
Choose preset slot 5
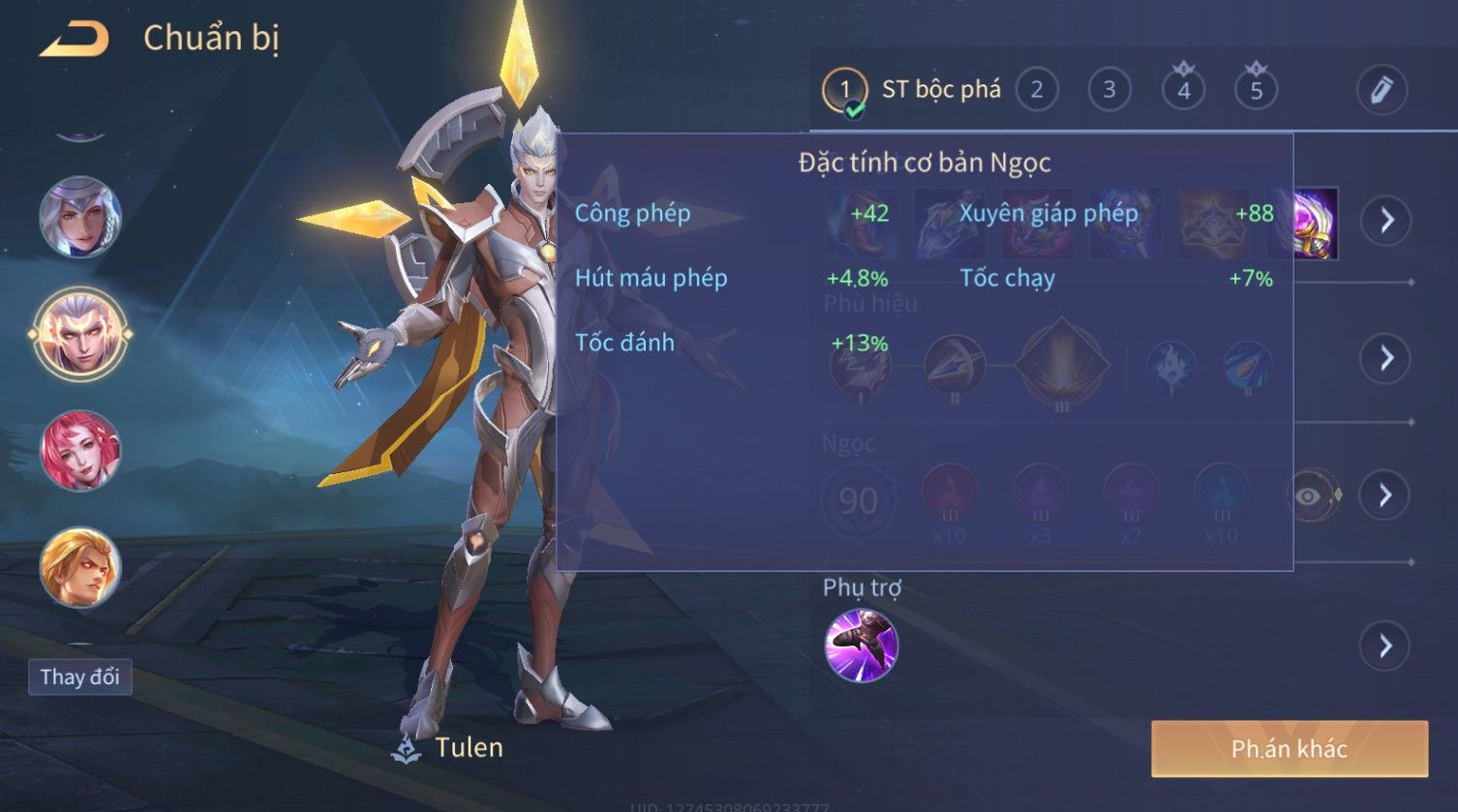(x=1256, y=91)
